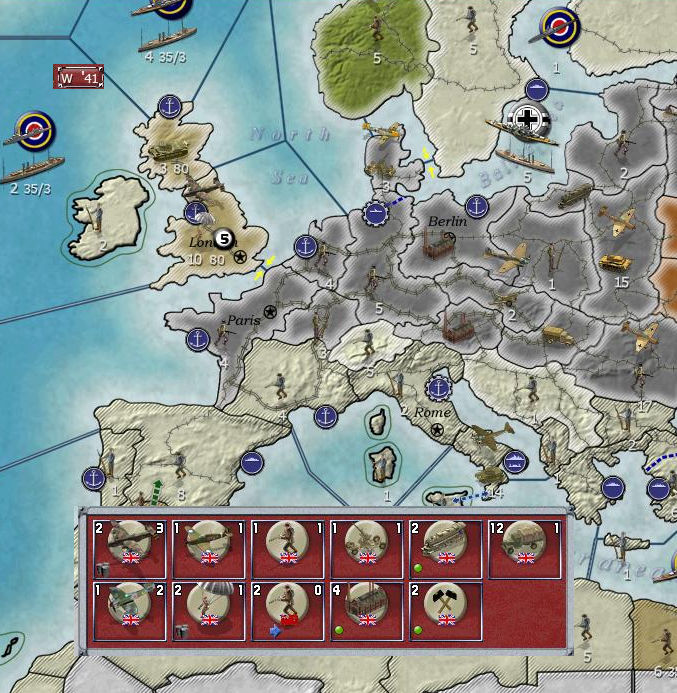Select the RAF roundel fleet west of Ireland
677x693 pixels.
[x=34, y=130]
